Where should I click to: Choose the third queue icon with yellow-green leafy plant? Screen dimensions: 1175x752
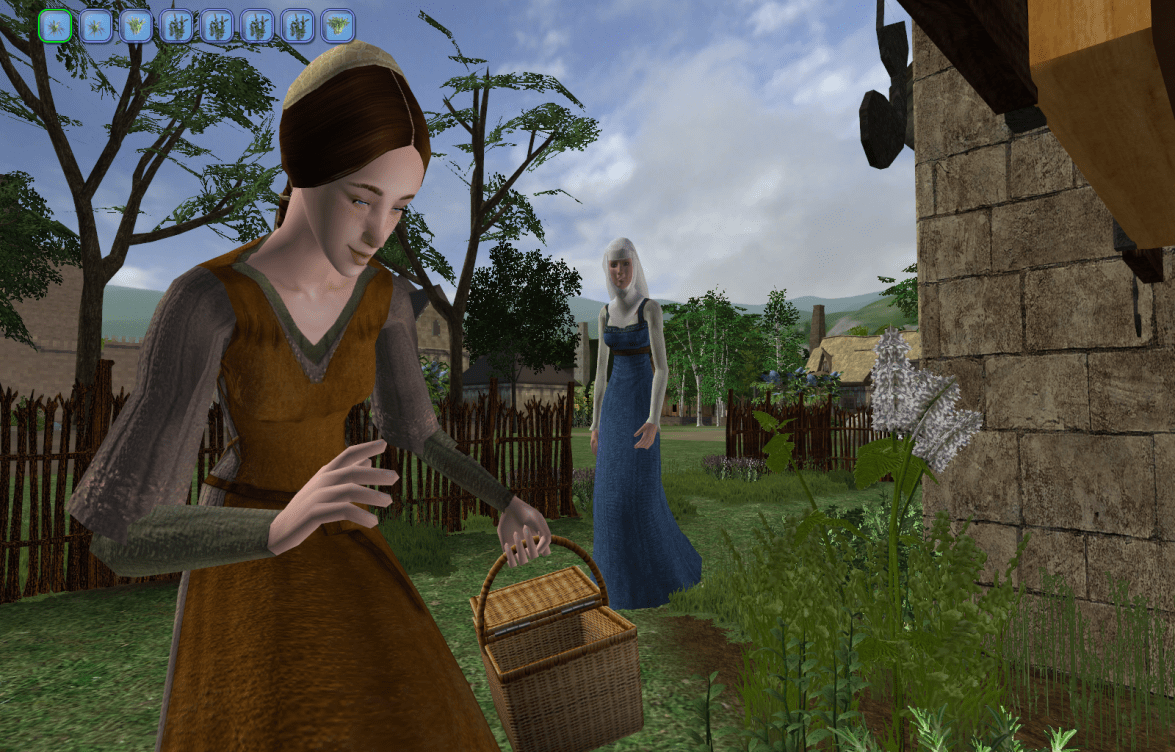coord(136,26)
